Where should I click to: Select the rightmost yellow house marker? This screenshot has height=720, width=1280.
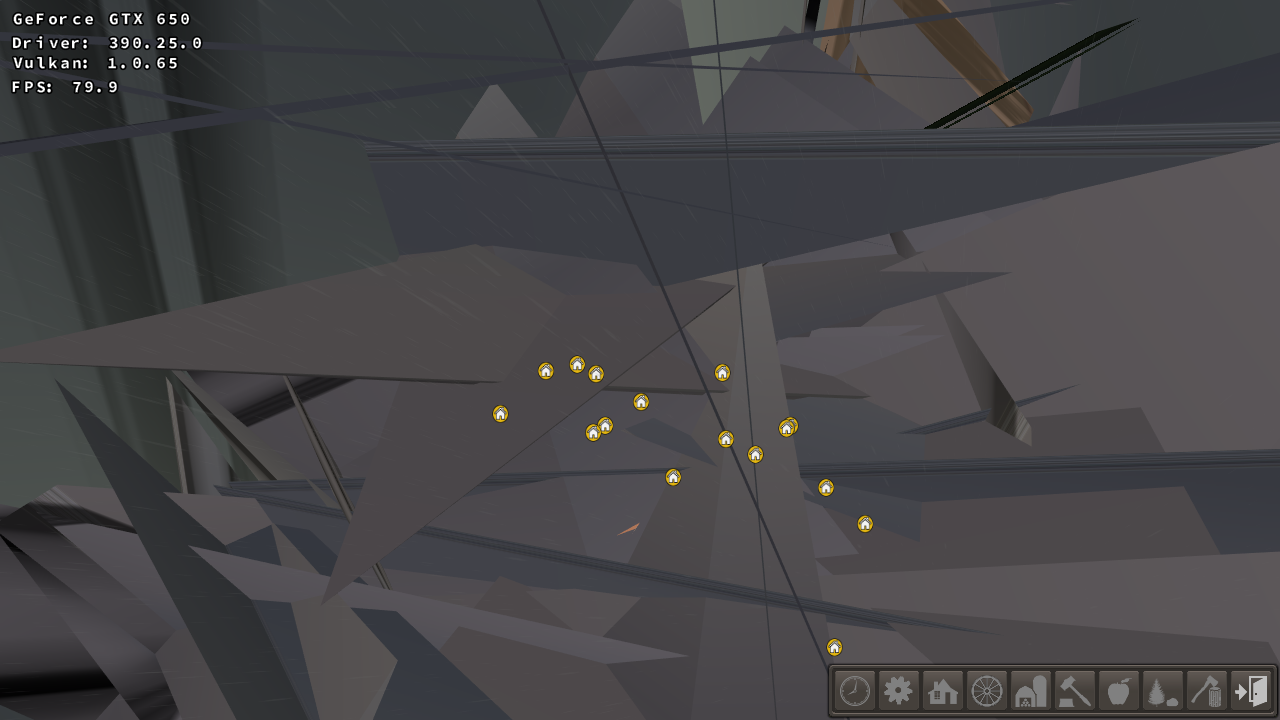[864, 523]
